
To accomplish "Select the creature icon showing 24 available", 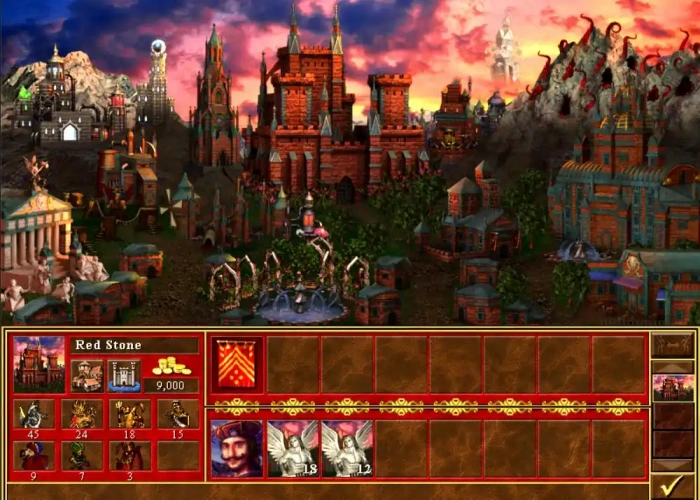I will pyautogui.click(x=81, y=415).
